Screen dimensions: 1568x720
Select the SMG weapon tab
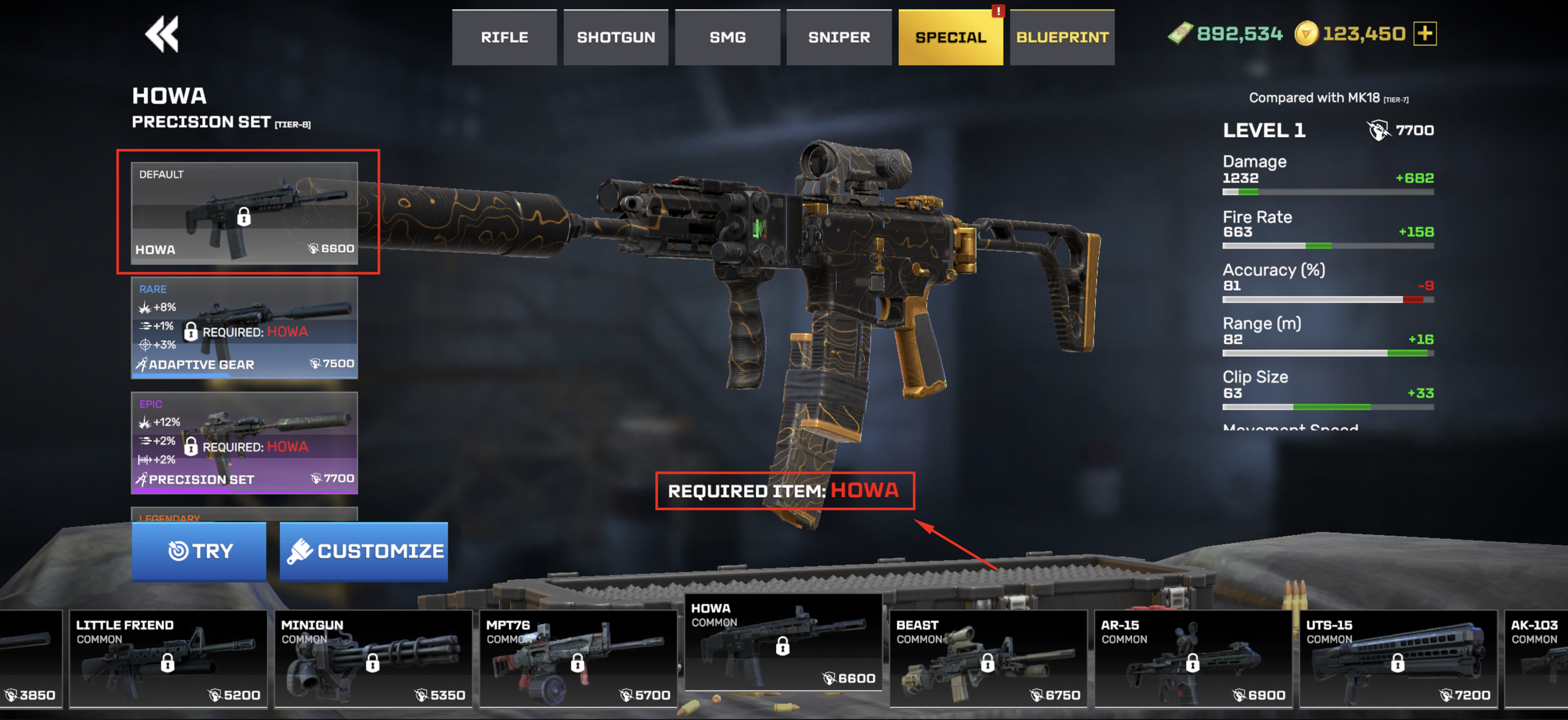click(x=727, y=38)
